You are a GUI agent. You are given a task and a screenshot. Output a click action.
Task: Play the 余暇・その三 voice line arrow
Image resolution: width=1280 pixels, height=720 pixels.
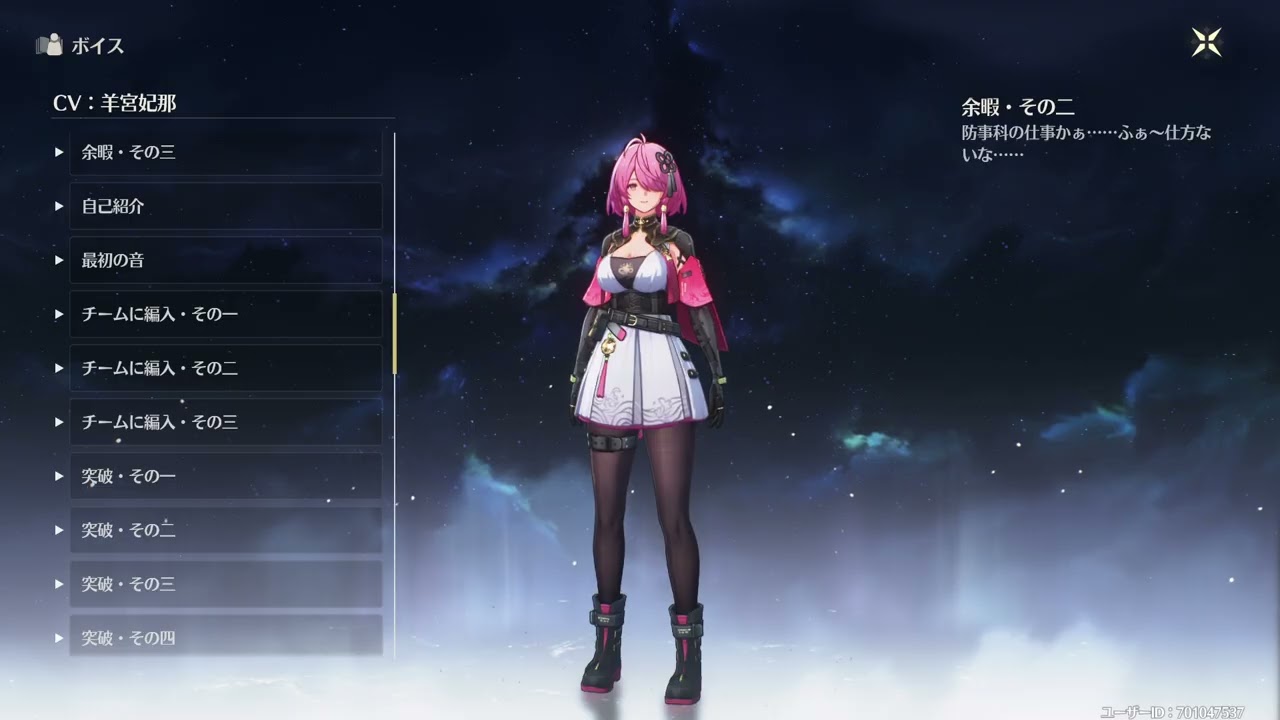point(58,152)
